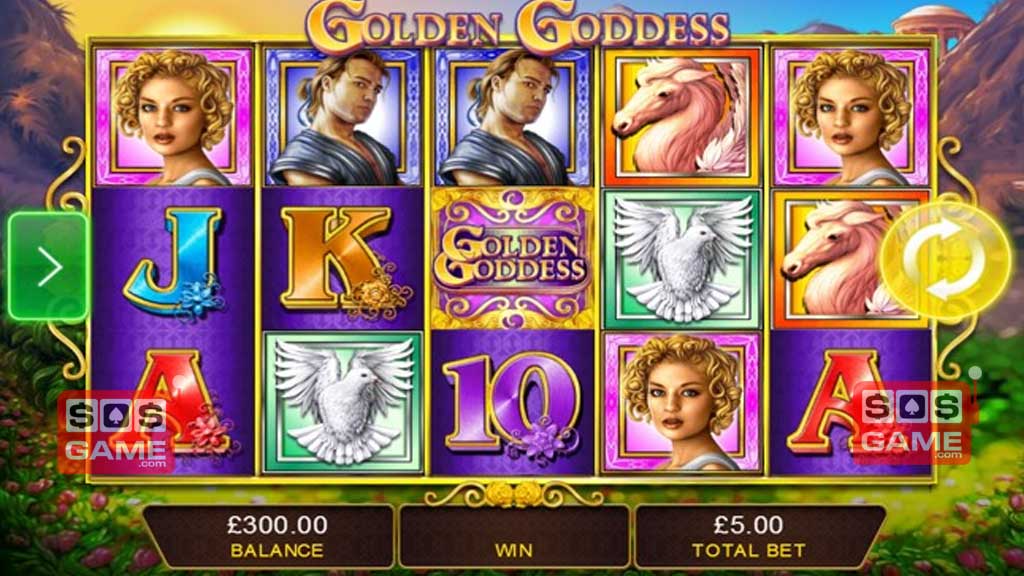Spin the reels with the yellow button

945,263
